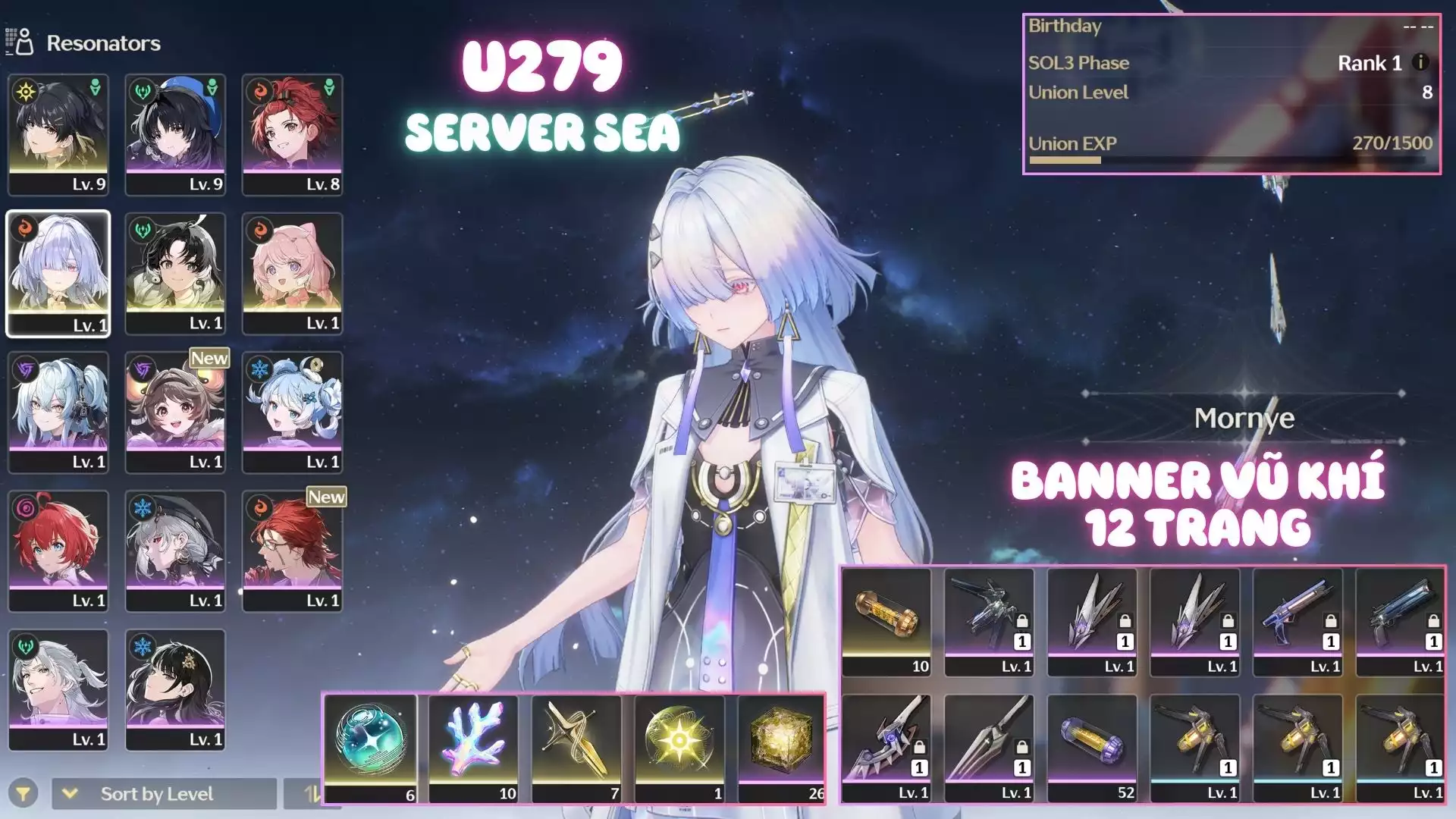Select the golden cube item showing 26
This screenshot has height=819, width=1456.
[781, 748]
